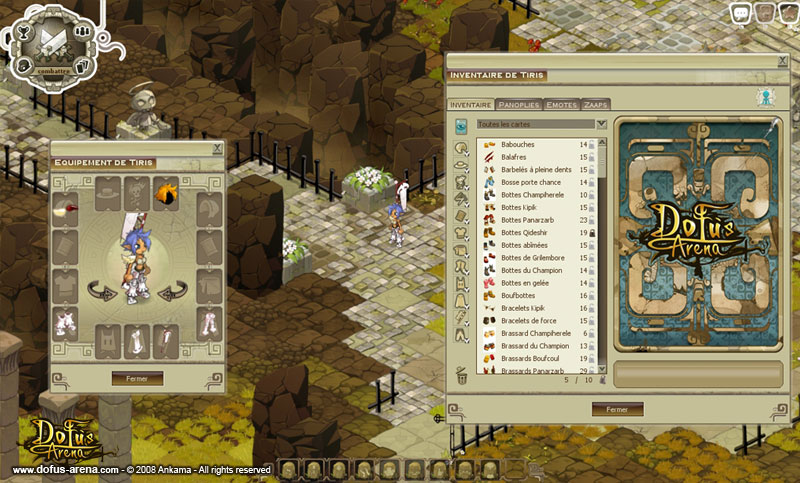Click Fermer in the inventory window
The image size is (800, 483).
pyautogui.click(x=617, y=409)
